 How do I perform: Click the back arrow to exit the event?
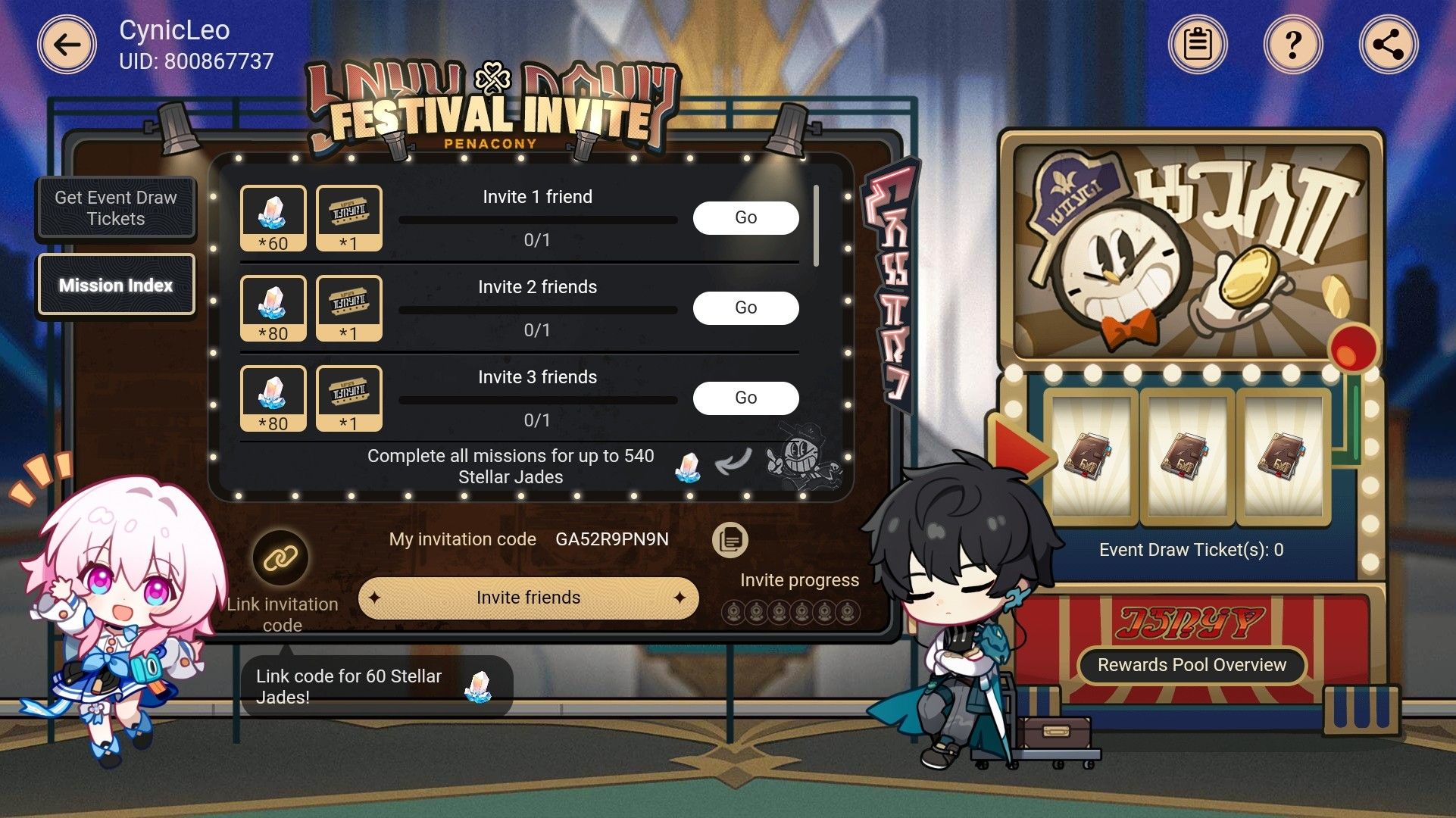[65, 43]
